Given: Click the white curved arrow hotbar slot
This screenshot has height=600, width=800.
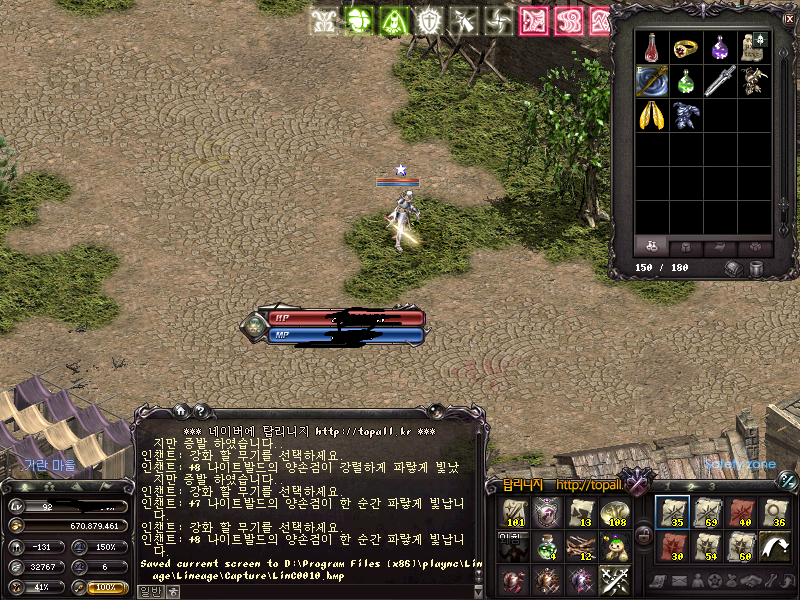Looking at the screenshot, I should point(774,546).
